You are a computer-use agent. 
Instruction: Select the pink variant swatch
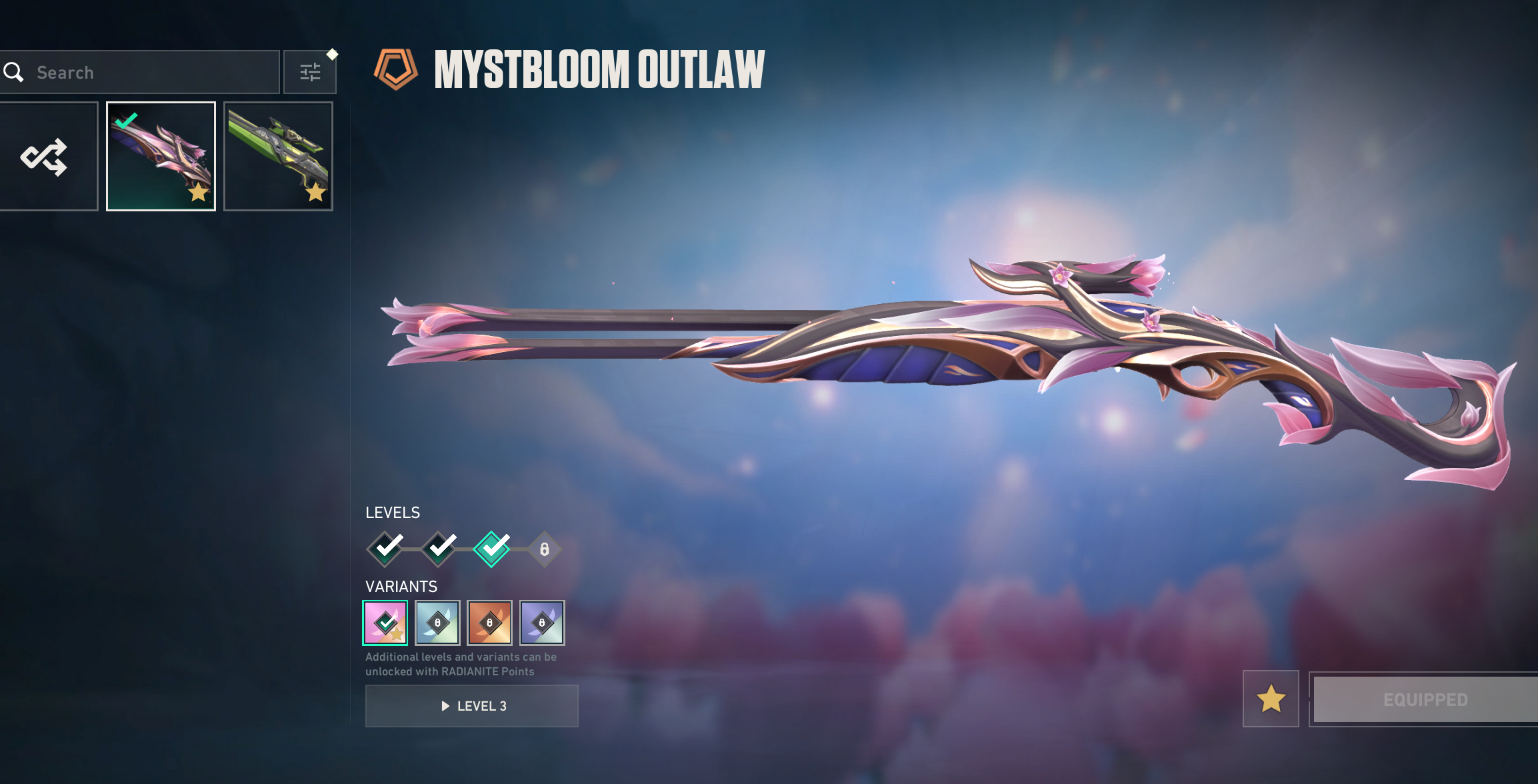click(385, 623)
